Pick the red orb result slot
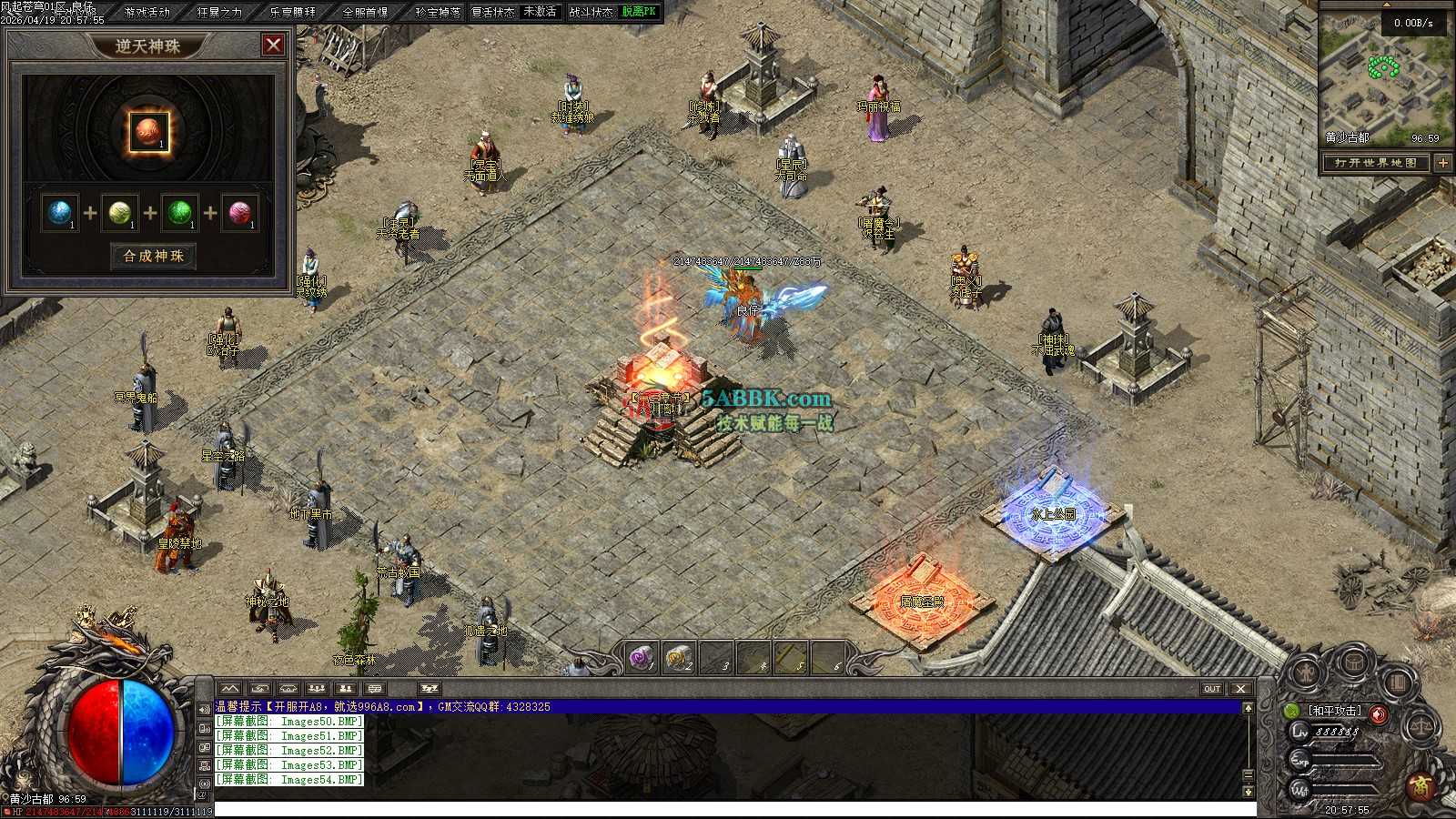 tap(147, 132)
